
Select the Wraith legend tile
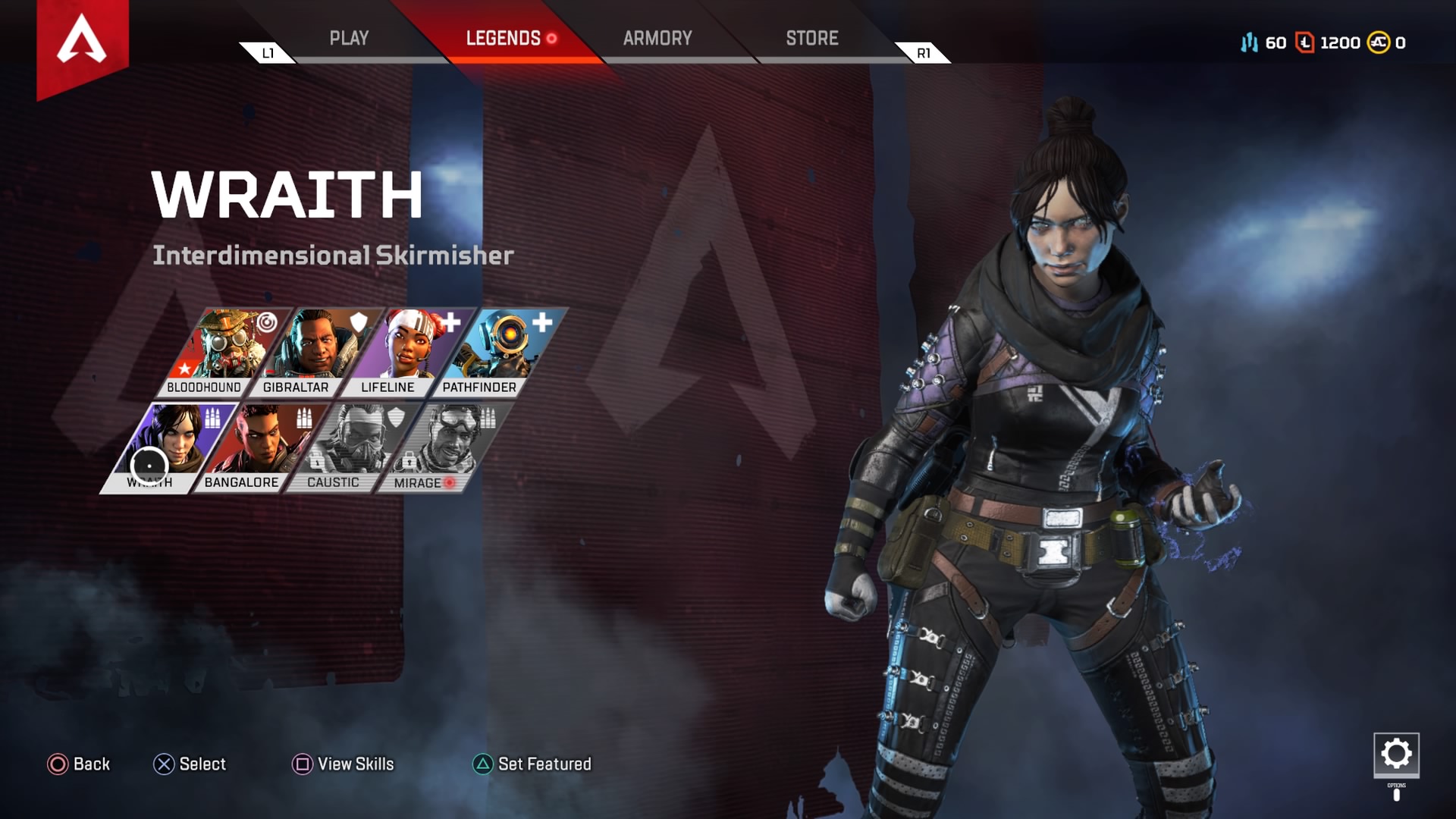(x=165, y=446)
